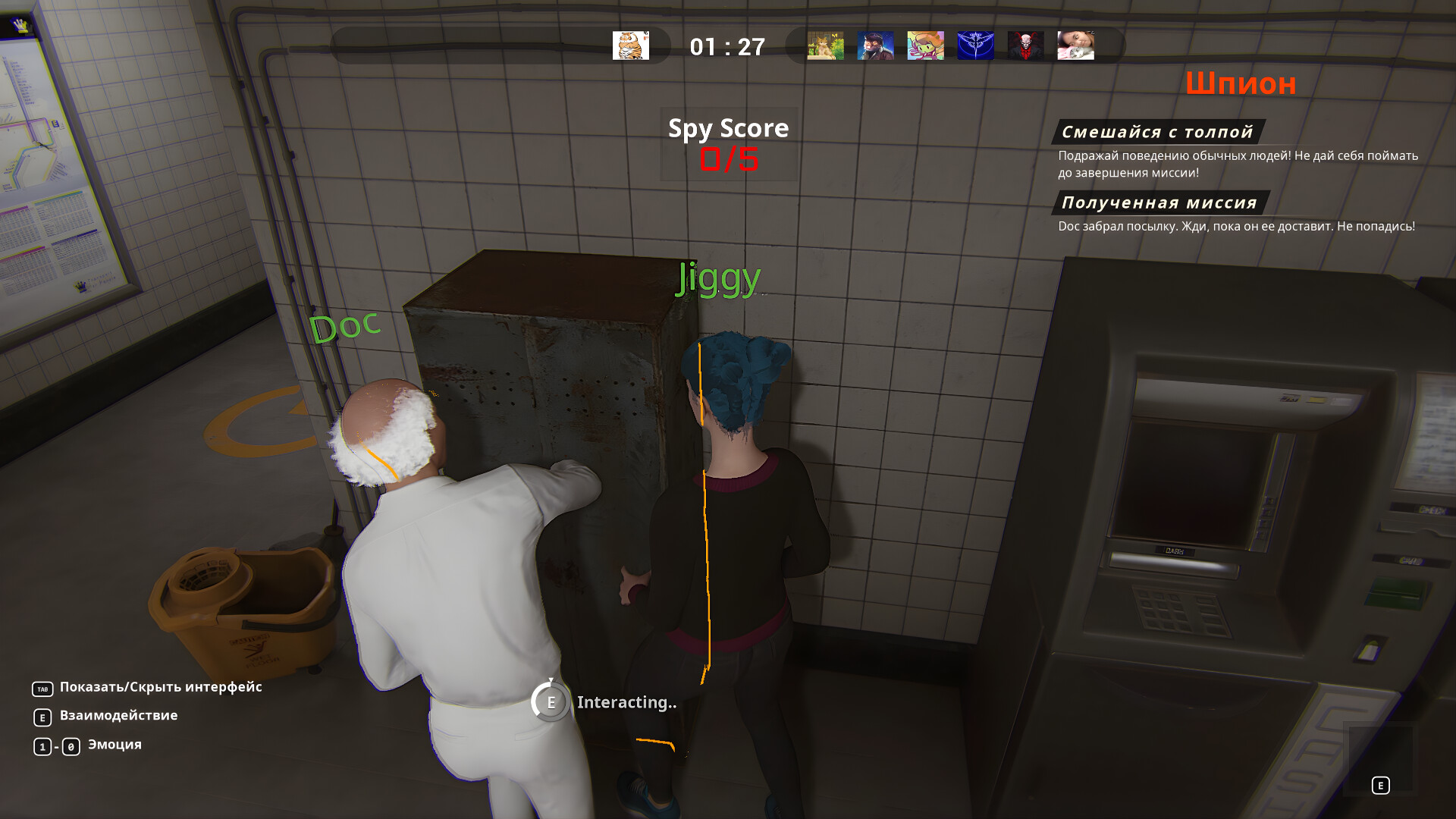
Task: Click the starry portrait player avatar
Action: pyautogui.click(x=876, y=45)
